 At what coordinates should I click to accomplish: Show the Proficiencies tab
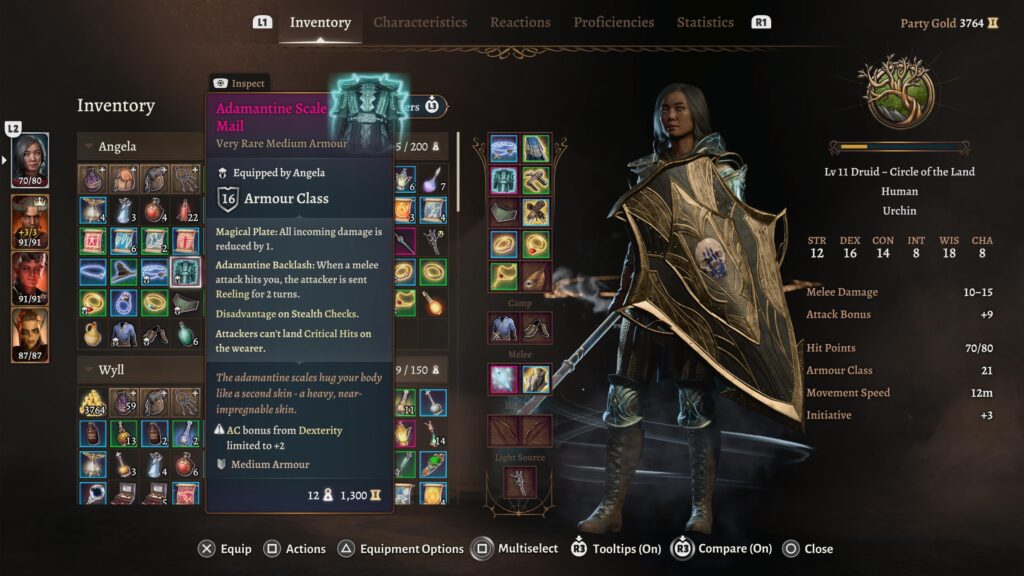point(614,22)
